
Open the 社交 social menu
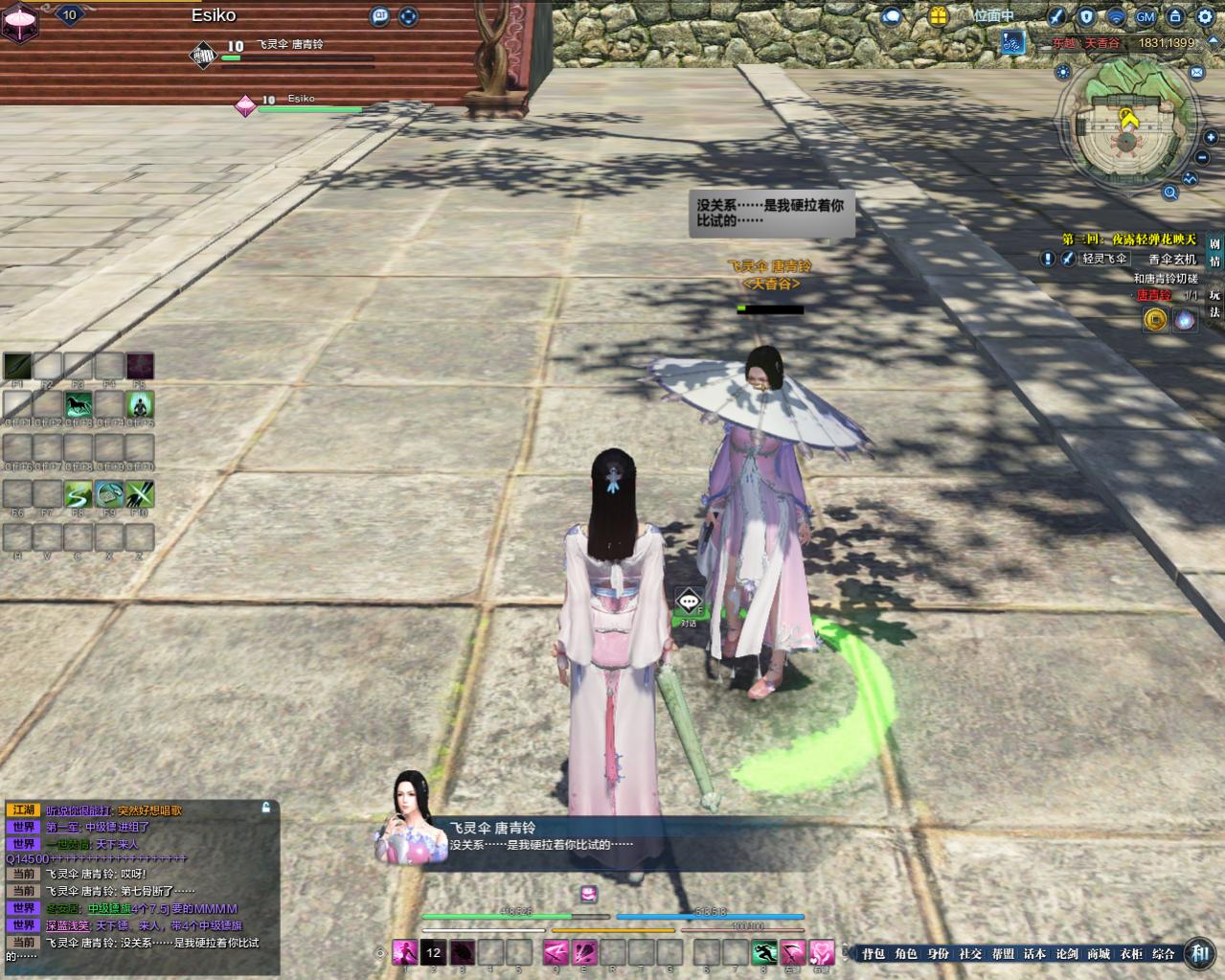coord(970,953)
